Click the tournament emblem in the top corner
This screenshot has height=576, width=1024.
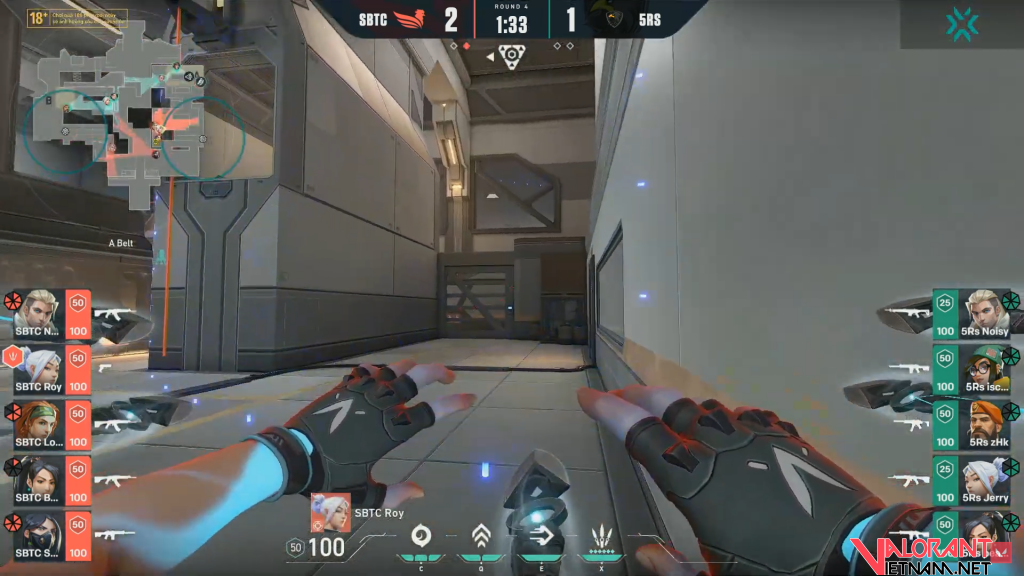(x=960, y=24)
